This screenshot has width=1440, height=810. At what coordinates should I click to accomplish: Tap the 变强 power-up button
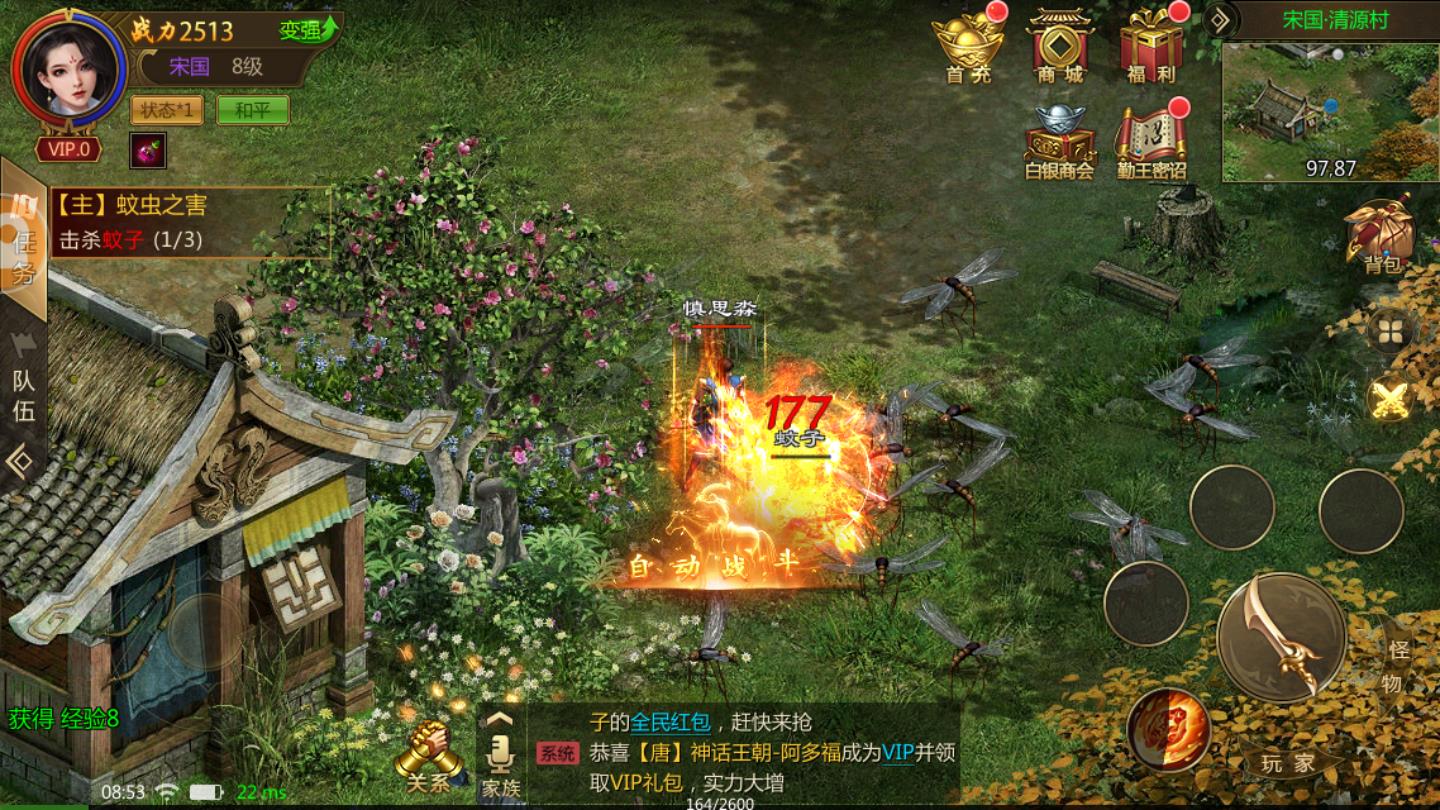[308, 30]
